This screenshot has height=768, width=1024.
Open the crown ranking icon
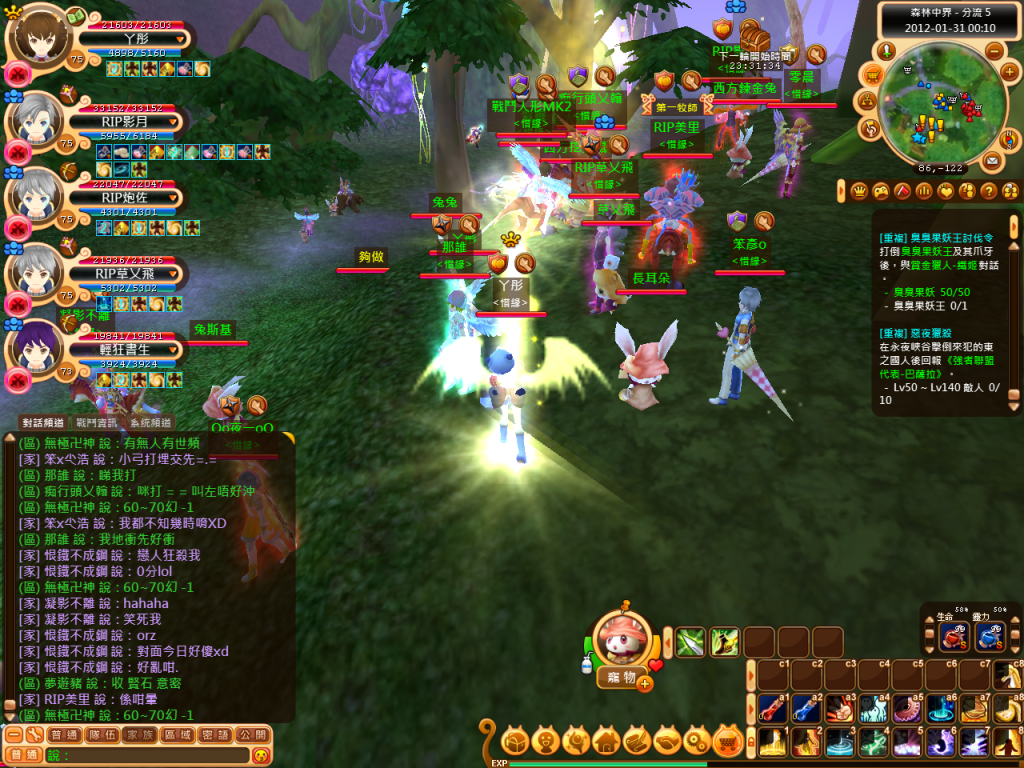(x=858, y=191)
